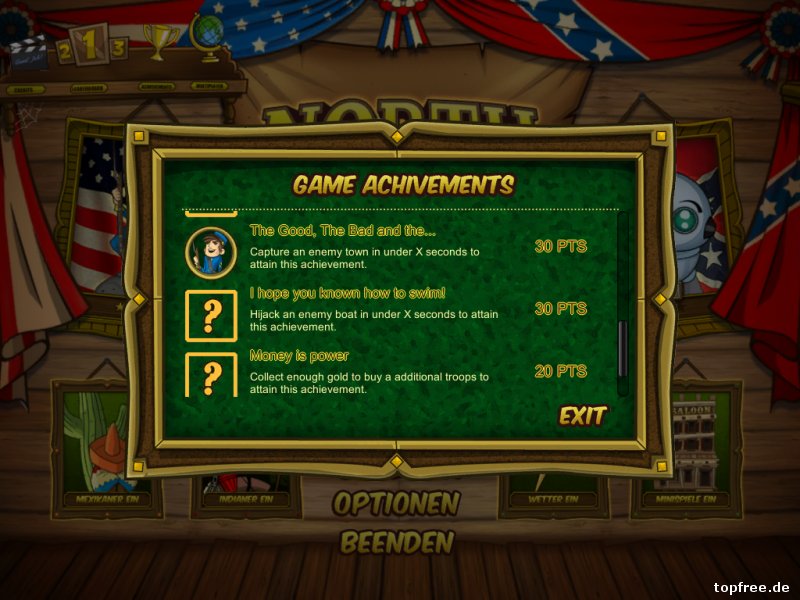
Task: Close the achievements panel with EXIT
Action: (583, 416)
